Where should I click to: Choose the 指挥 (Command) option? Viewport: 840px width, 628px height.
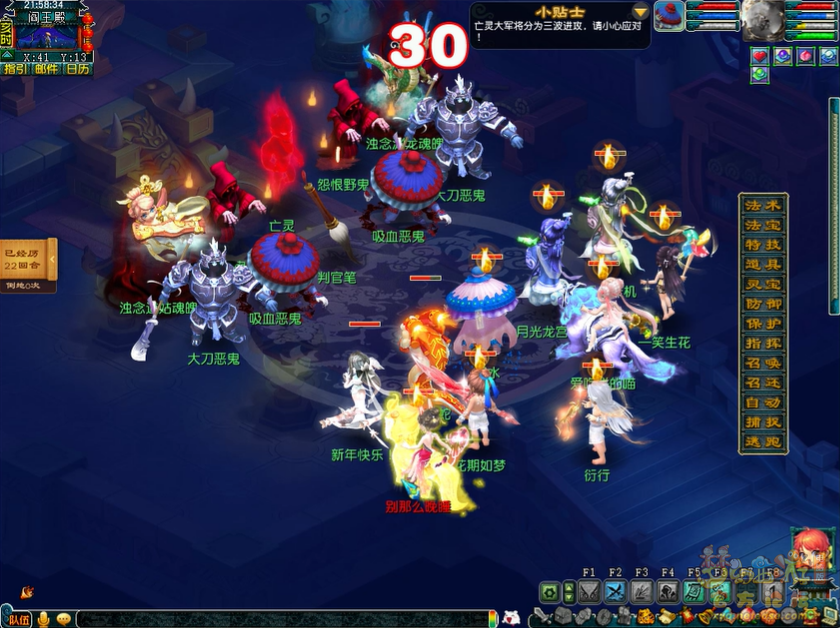click(764, 343)
